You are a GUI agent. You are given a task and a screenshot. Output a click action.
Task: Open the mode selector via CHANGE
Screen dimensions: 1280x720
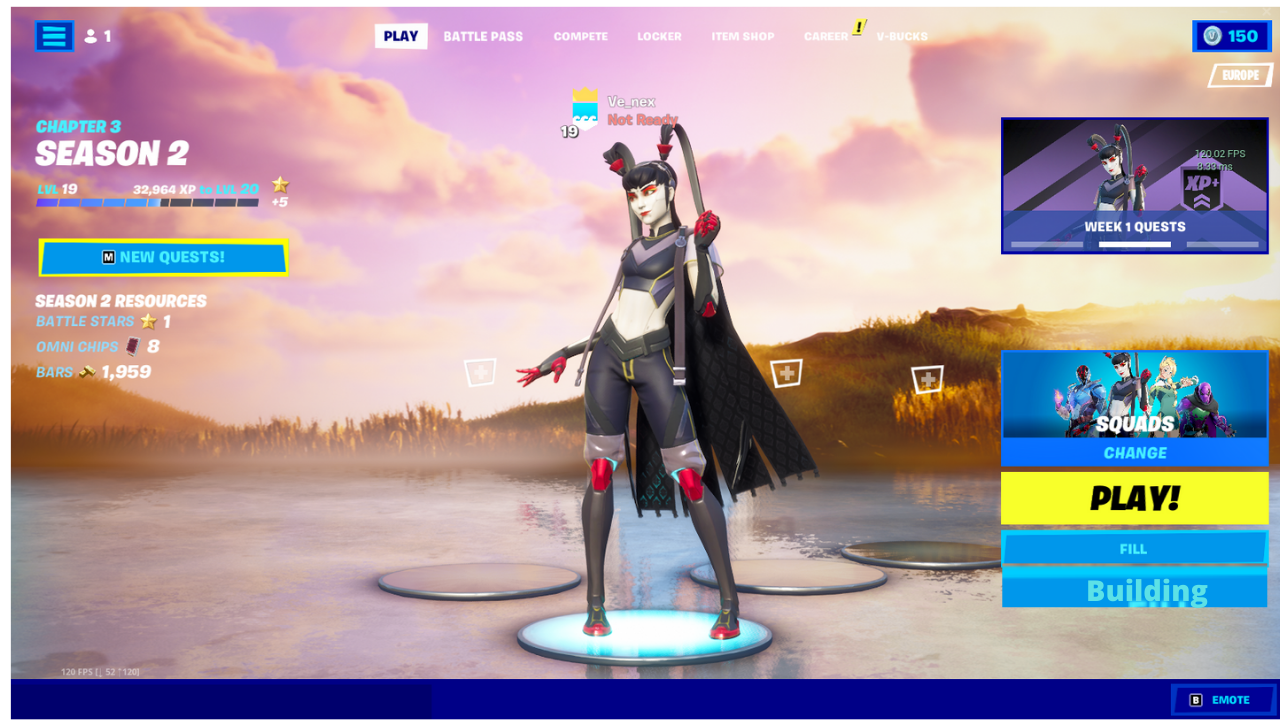tap(1135, 453)
